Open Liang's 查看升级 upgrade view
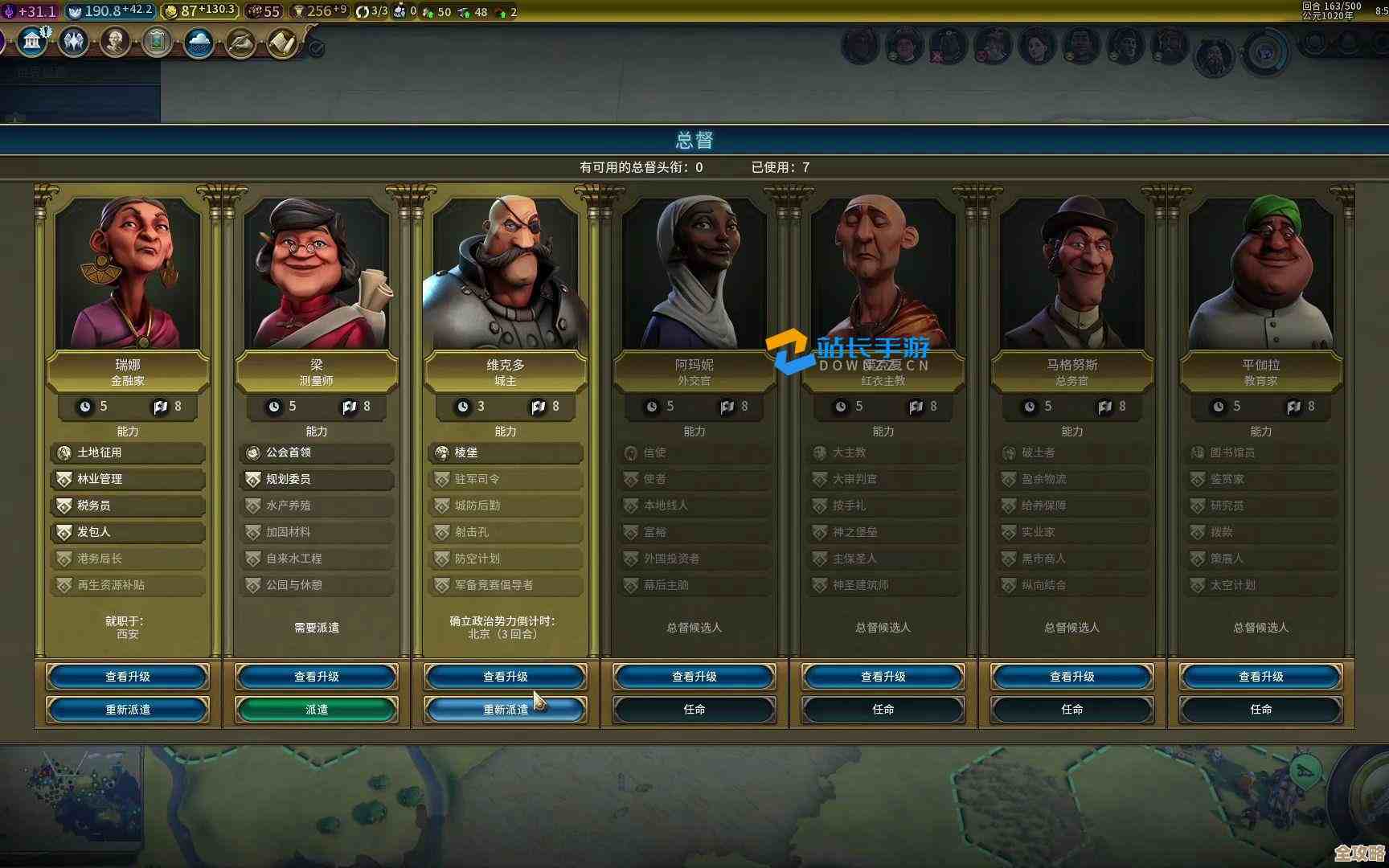The image size is (1389, 868). click(317, 677)
